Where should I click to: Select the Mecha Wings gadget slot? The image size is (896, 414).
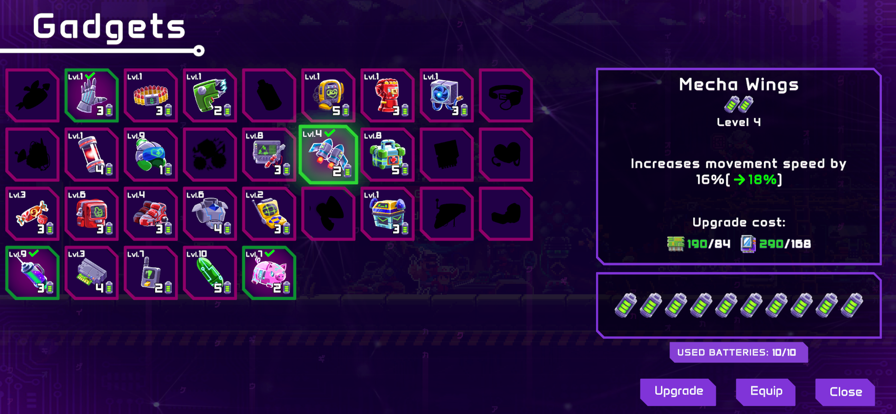(328, 155)
